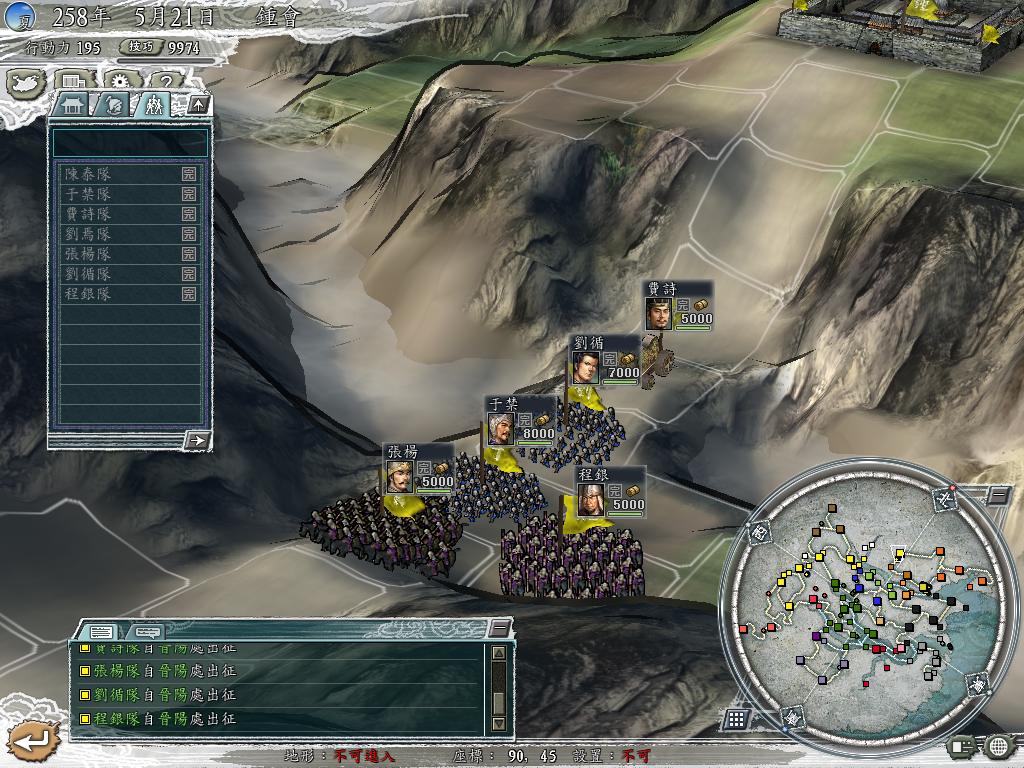Collapse the unit list with the up arrow
This screenshot has height=768, width=1024.
(198, 104)
